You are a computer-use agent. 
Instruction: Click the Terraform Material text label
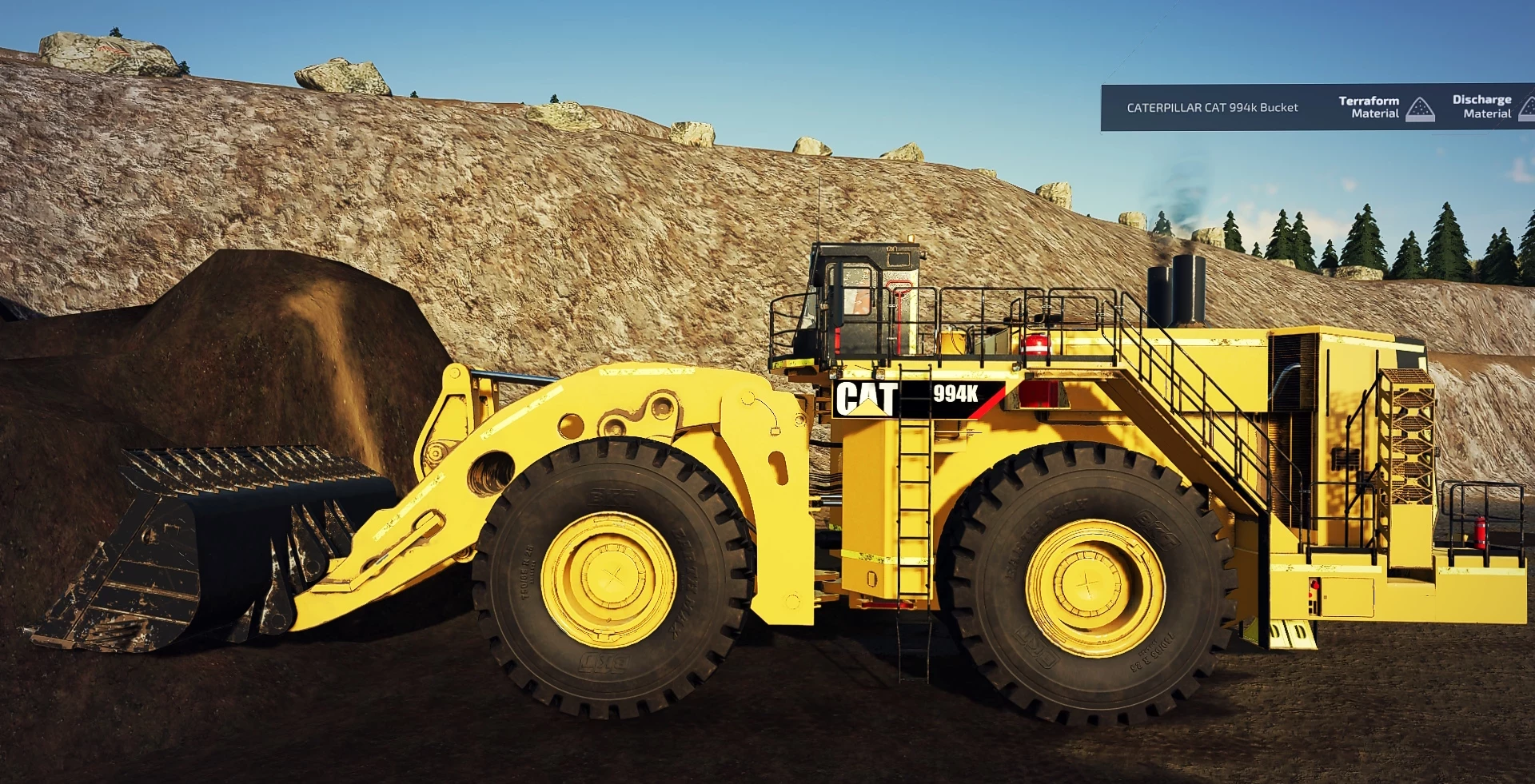[x=1370, y=106]
